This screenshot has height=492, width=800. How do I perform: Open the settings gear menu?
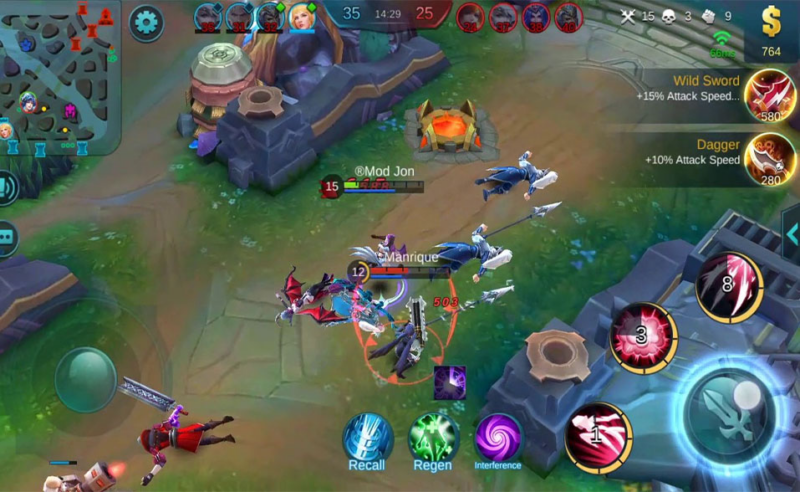[x=146, y=21]
